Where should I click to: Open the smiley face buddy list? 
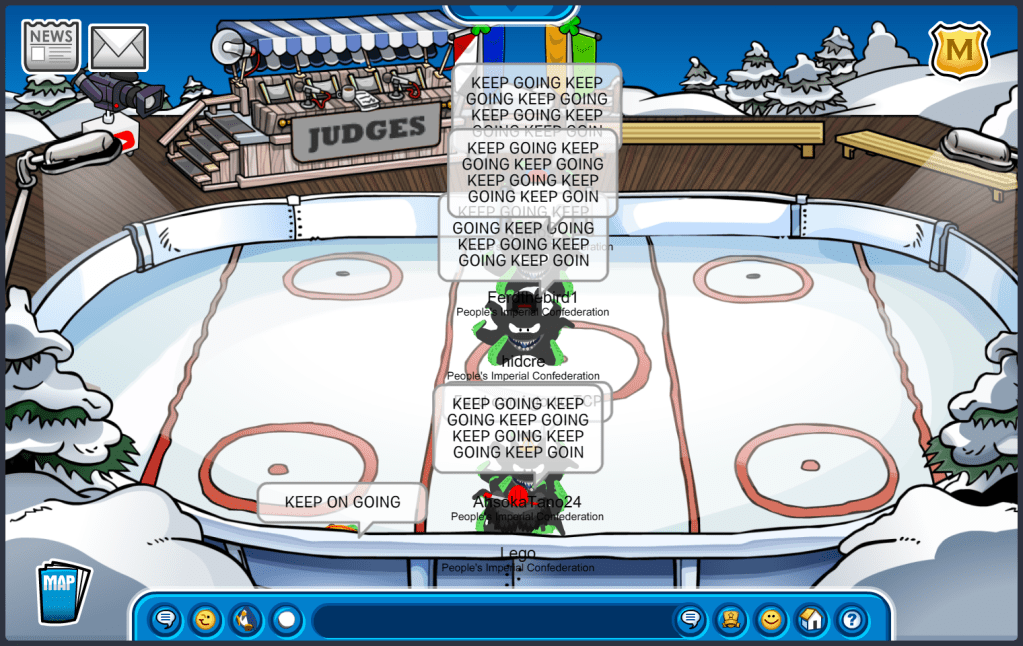(771, 620)
